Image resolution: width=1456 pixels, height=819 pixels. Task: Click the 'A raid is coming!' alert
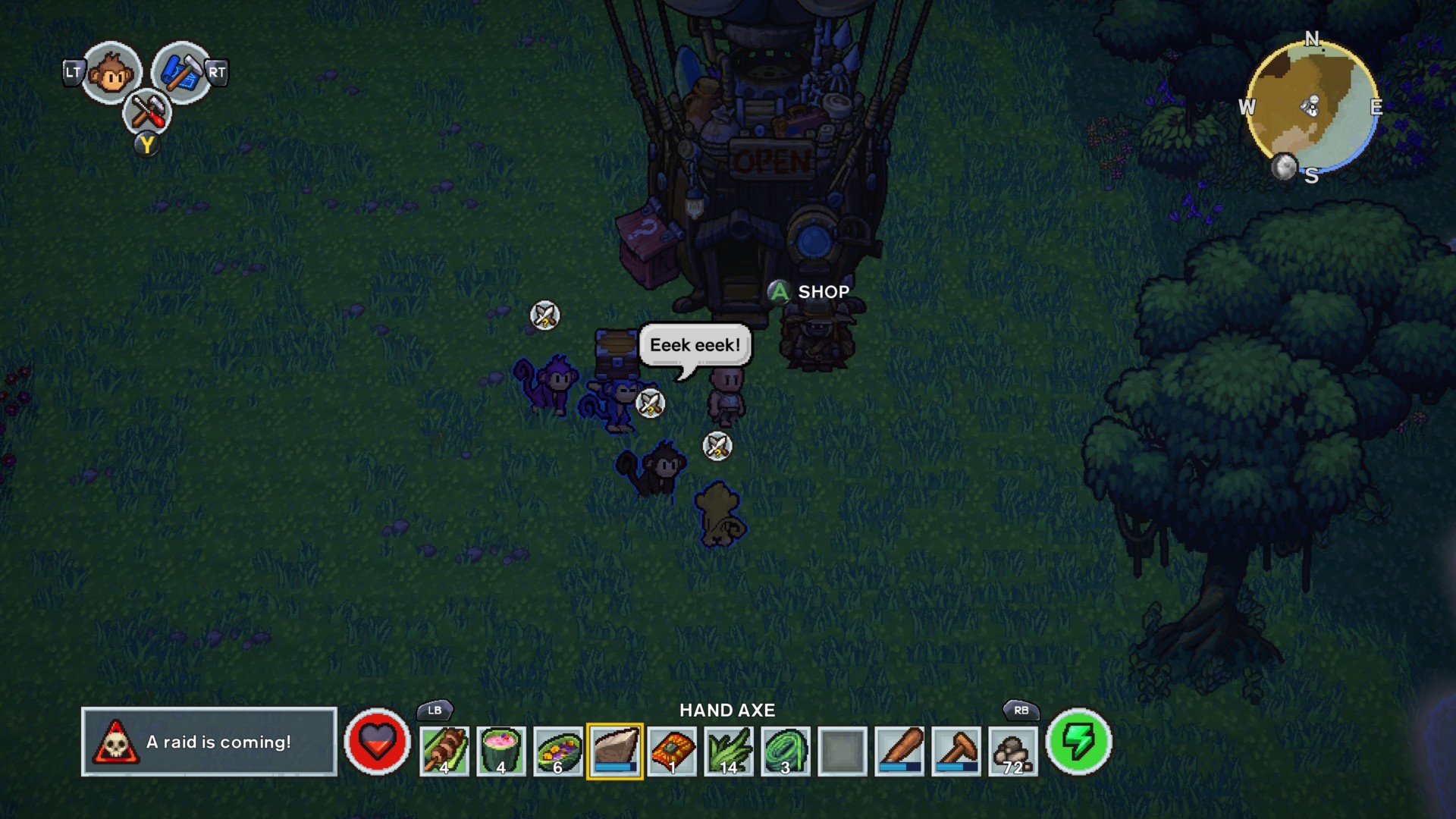click(209, 742)
